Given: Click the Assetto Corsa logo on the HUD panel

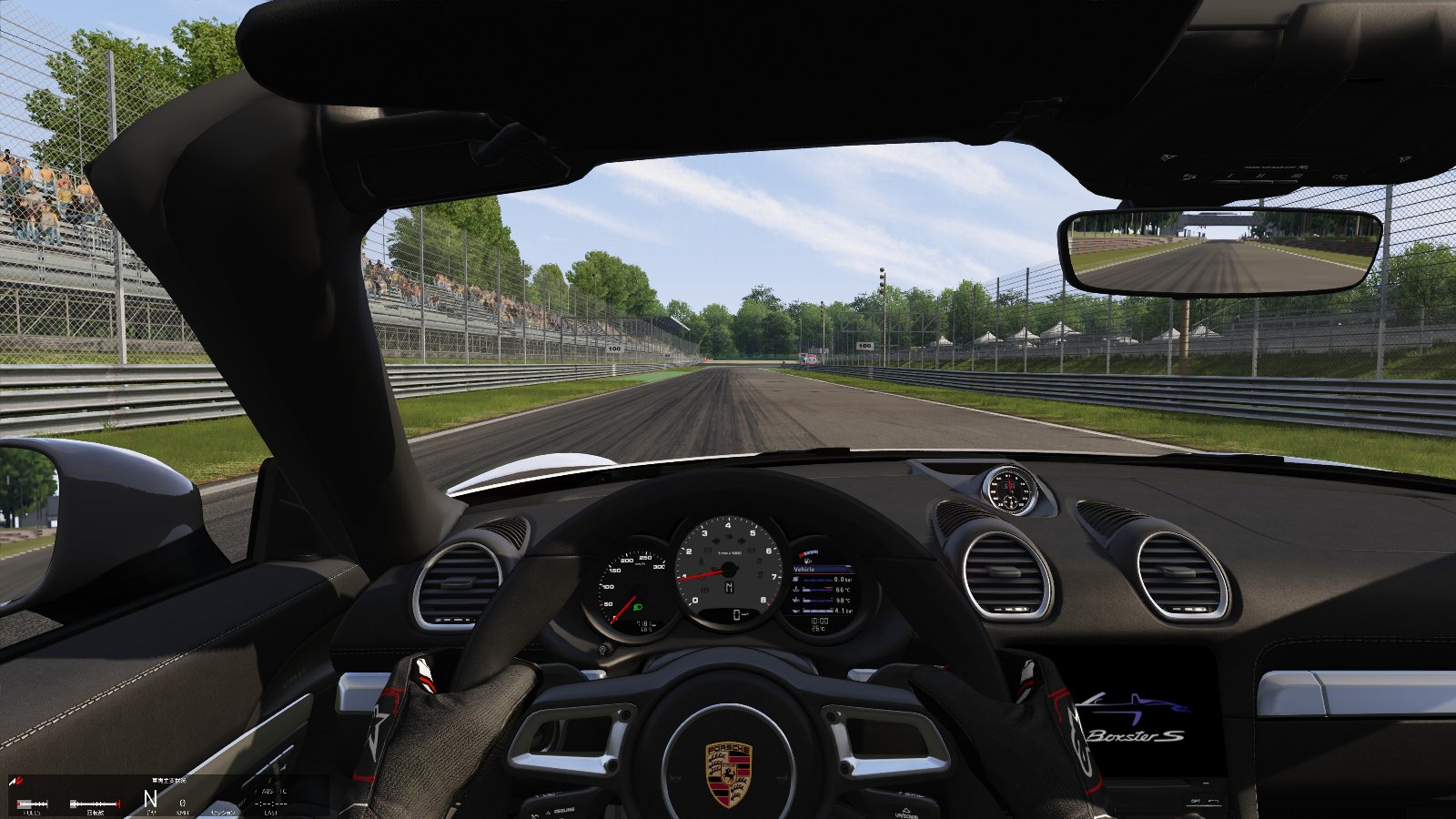Looking at the screenshot, I should (x=16, y=781).
